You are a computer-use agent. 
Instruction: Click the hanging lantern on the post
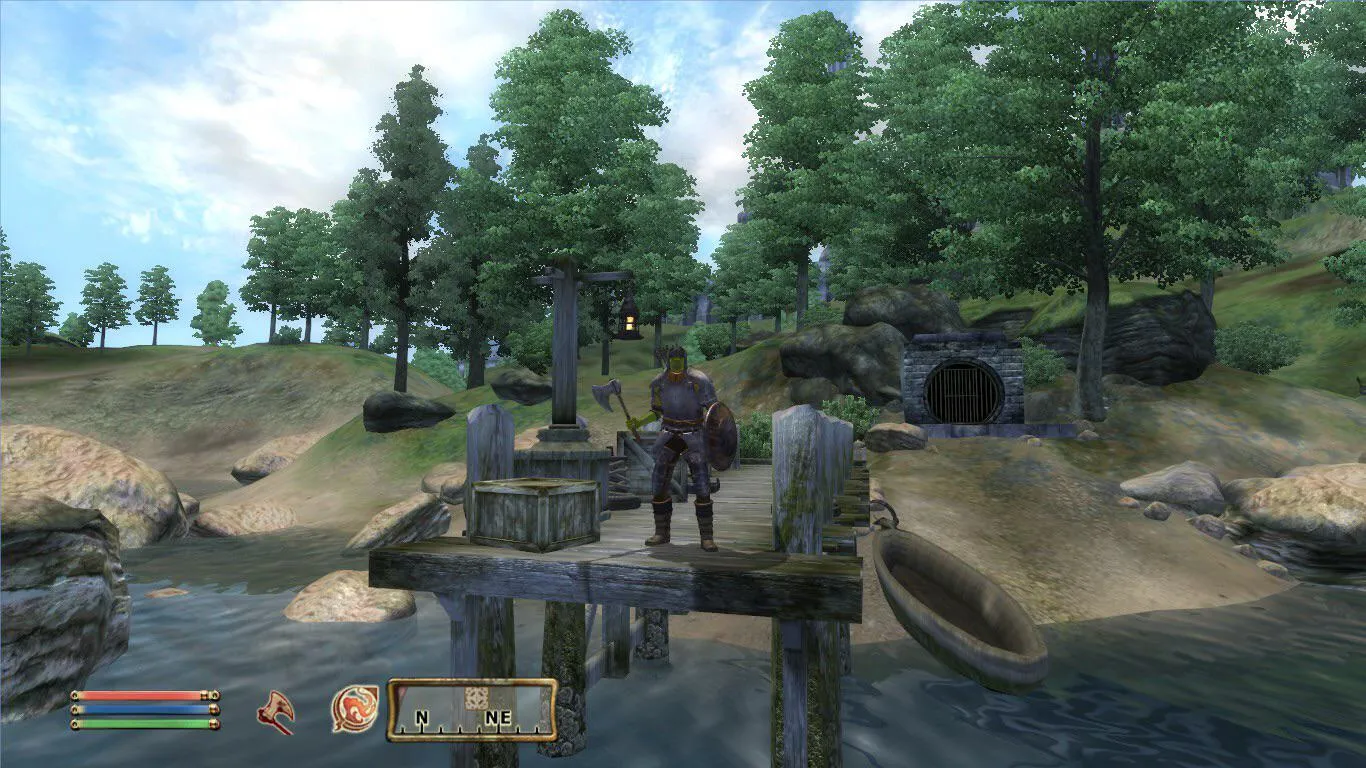[x=629, y=322]
